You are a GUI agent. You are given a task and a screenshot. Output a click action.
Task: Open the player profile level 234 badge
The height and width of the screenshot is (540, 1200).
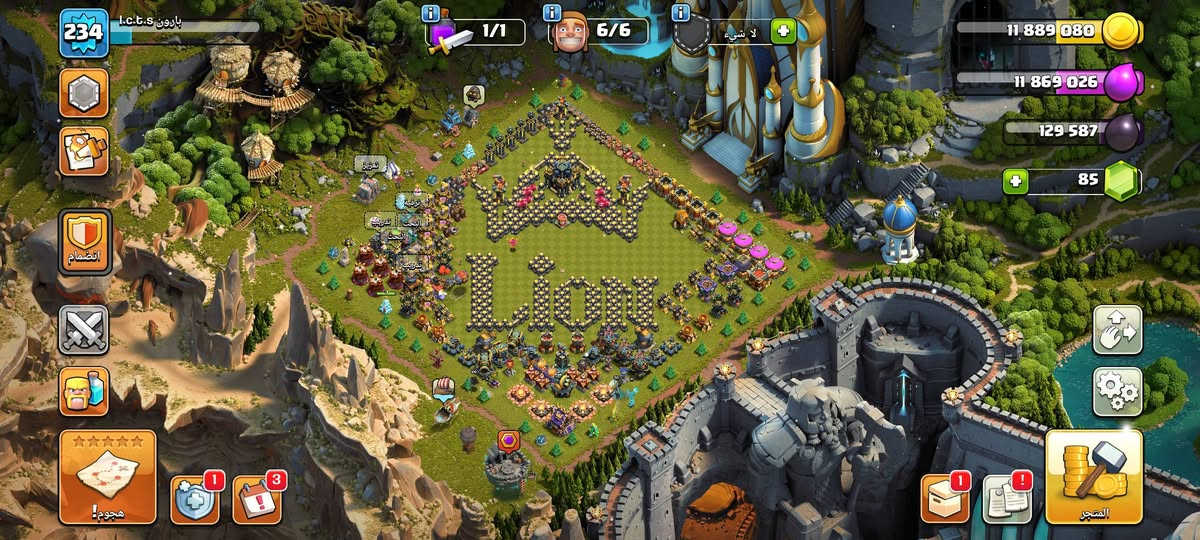pos(84,32)
